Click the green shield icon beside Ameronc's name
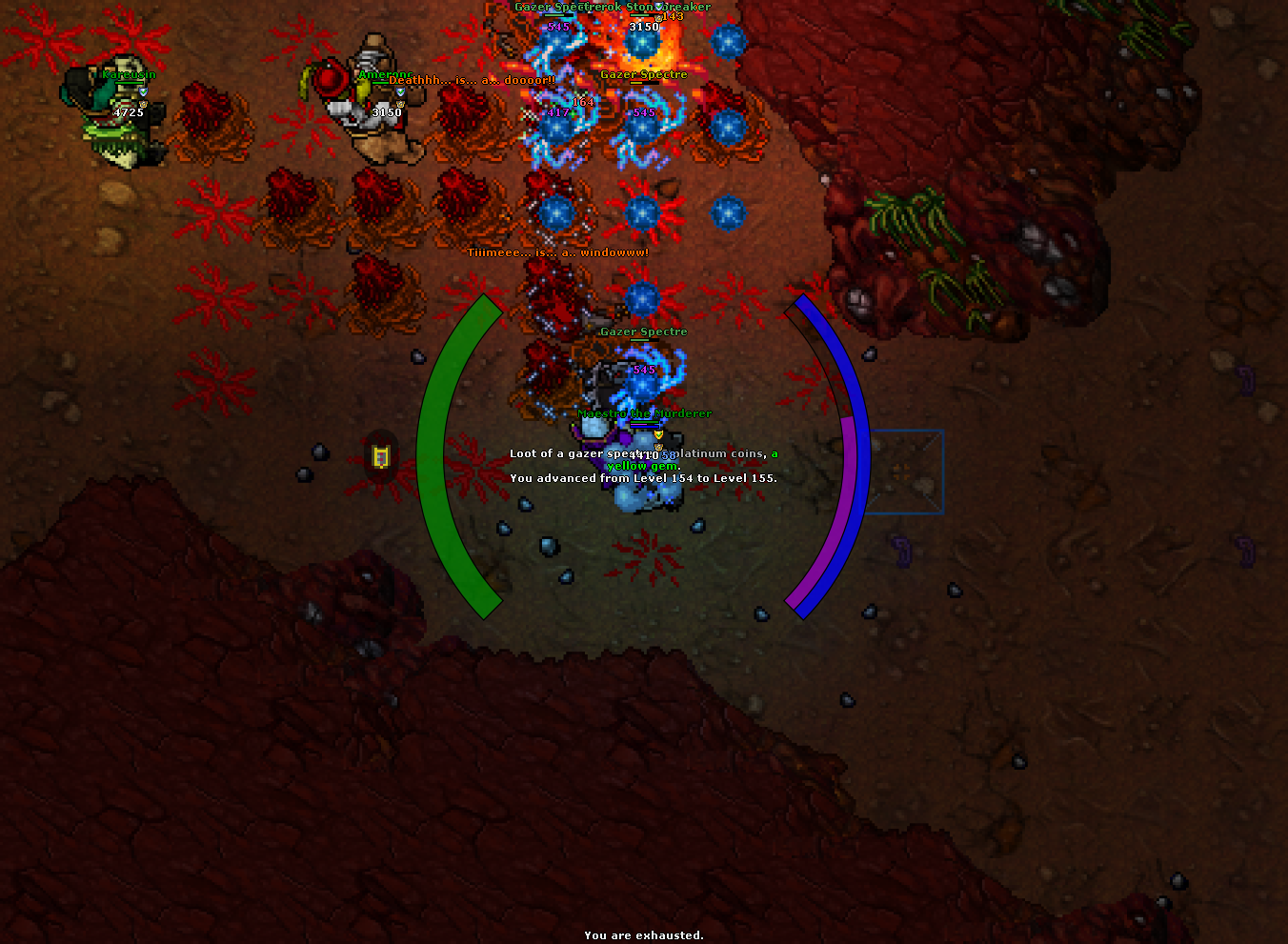The width and height of the screenshot is (1288, 944). pos(401,91)
